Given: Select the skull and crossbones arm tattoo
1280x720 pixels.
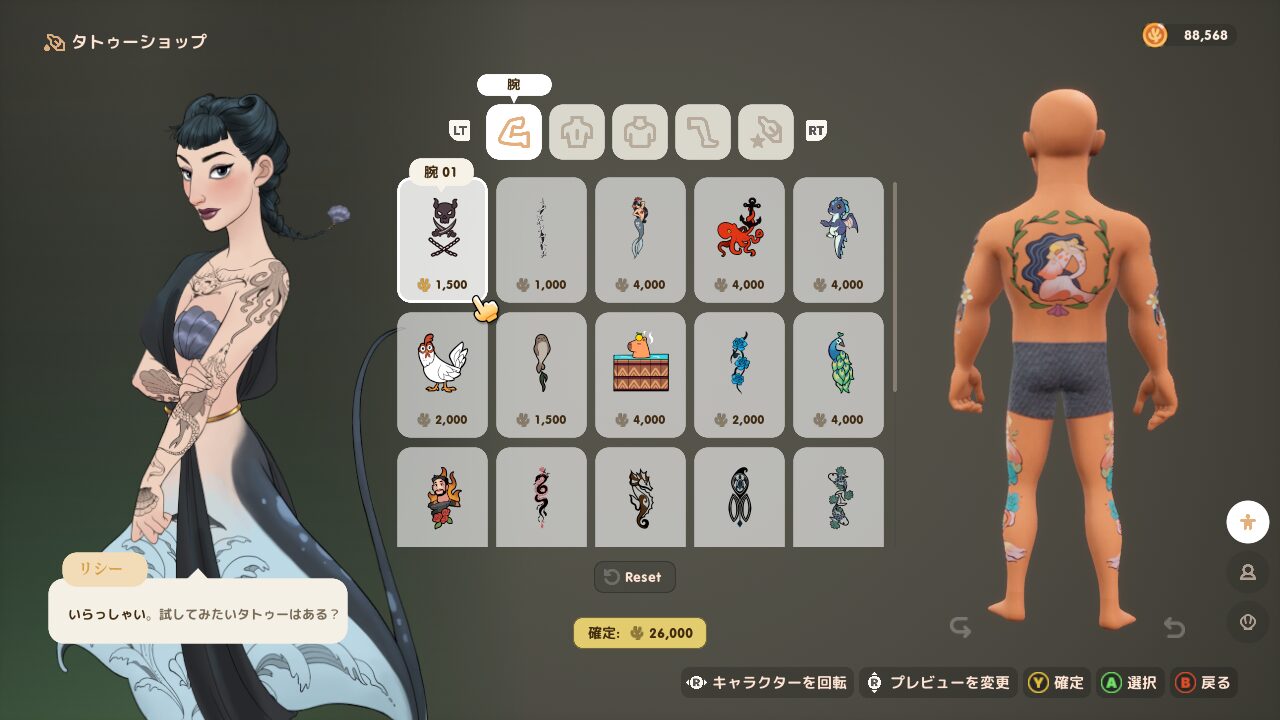Looking at the screenshot, I should tap(442, 238).
